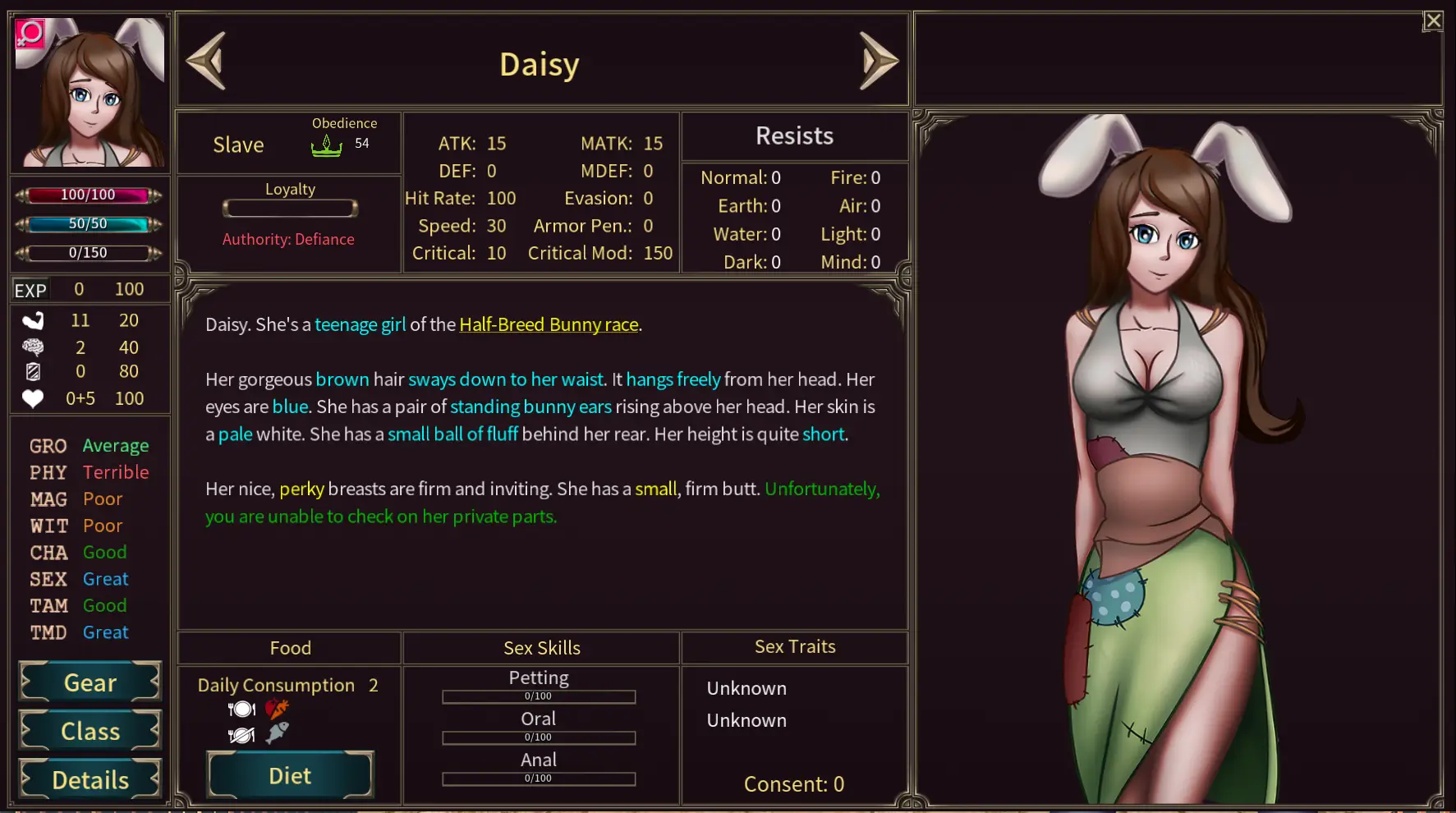
Task: Click the female gender symbol on the portrait
Action: 29,34
